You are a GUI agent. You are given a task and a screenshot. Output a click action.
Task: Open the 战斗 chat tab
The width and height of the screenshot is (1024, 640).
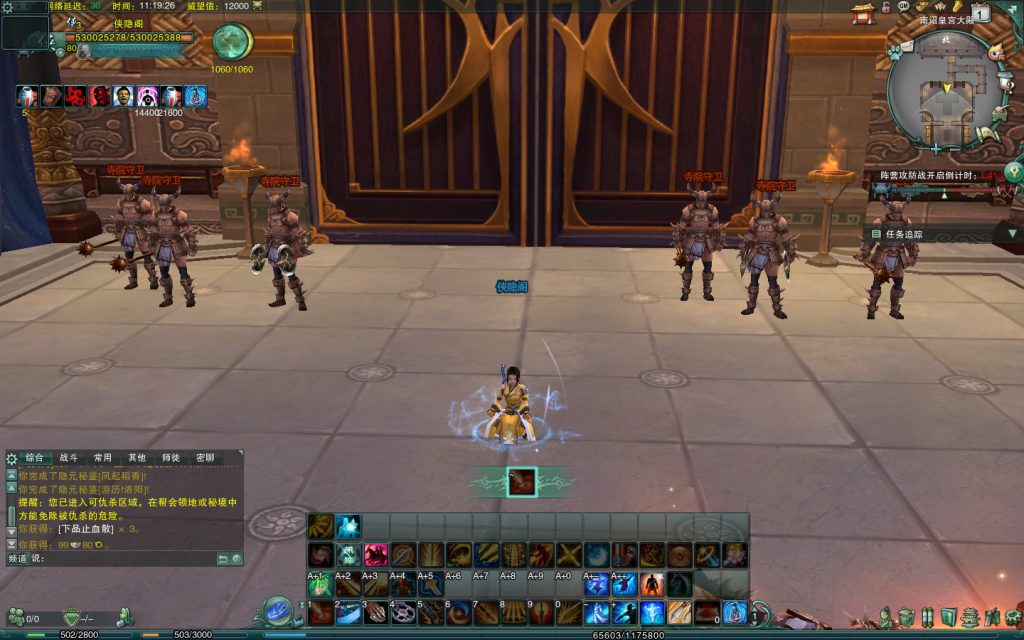tap(69, 457)
